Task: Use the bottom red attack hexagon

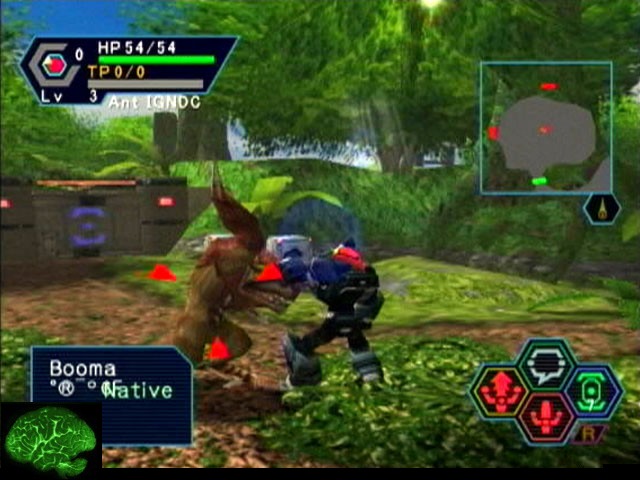Action: (x=546, y=419)
